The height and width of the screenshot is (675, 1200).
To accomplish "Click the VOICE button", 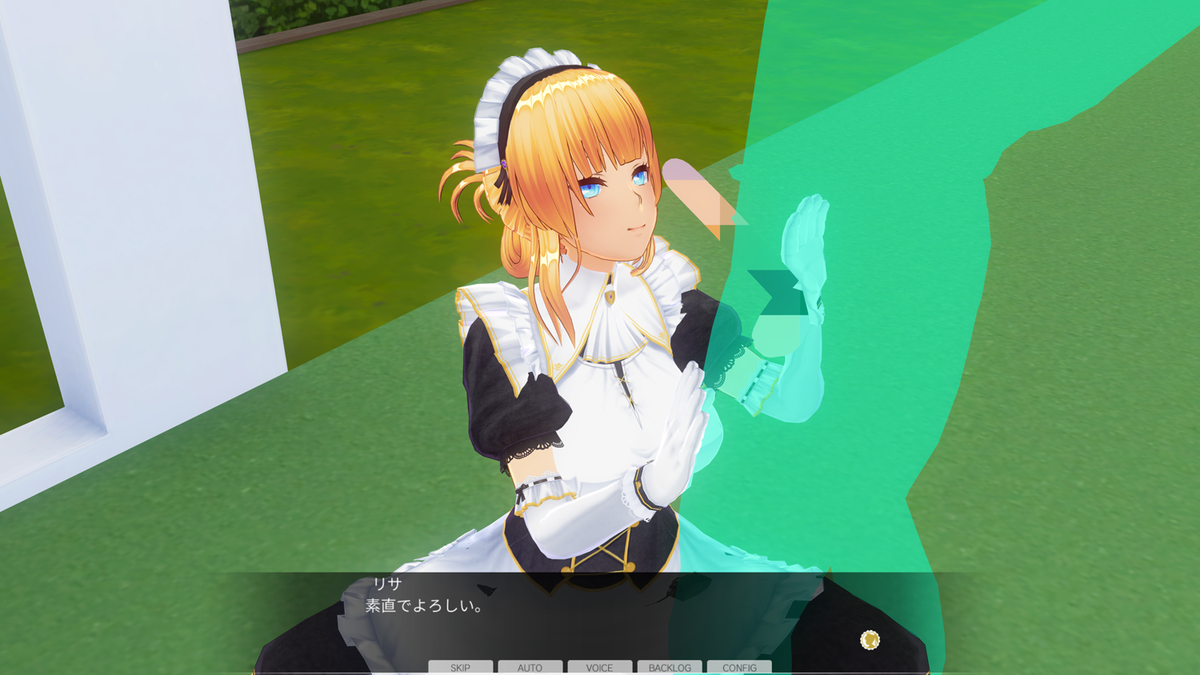I will click(x=600, y=667).
